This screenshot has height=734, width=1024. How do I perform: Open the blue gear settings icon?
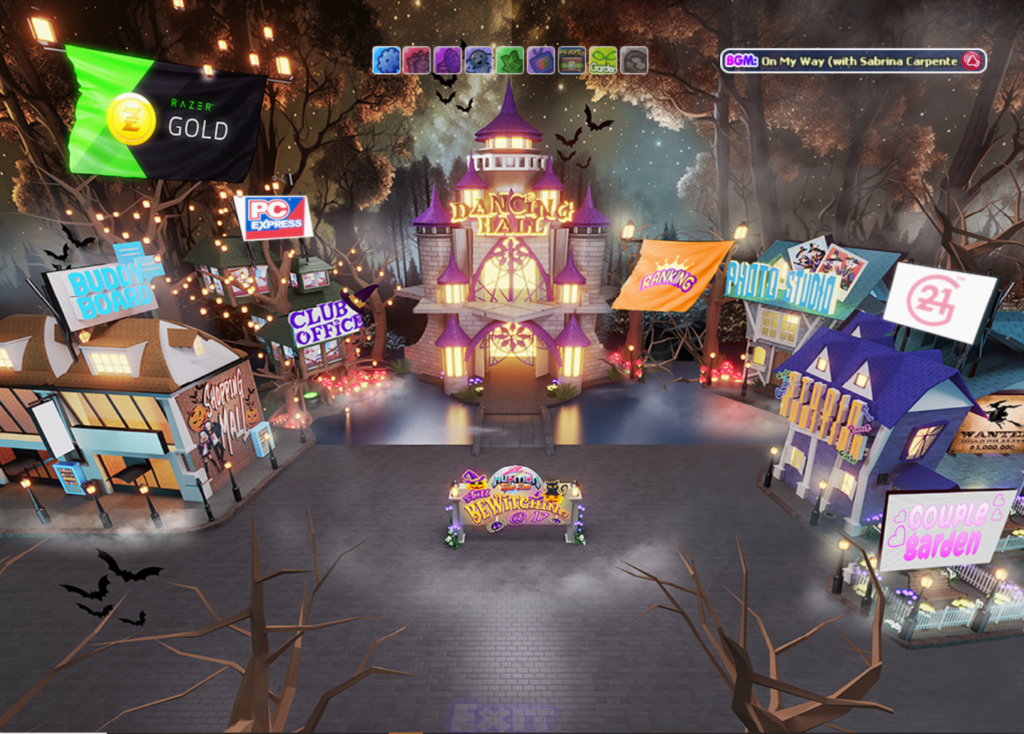pos(386,60)
